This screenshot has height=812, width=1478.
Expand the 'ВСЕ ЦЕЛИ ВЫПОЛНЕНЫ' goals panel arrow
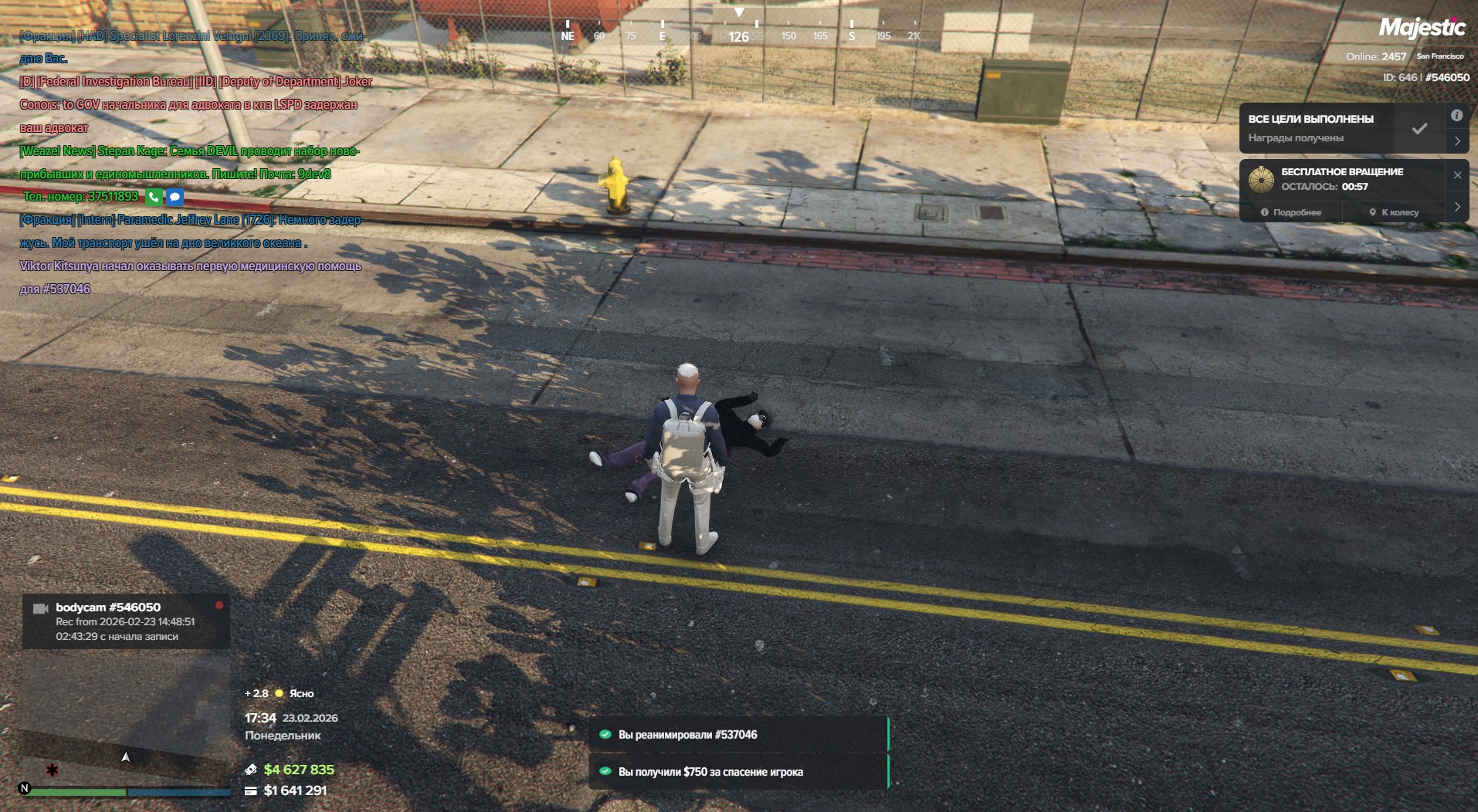pos(1456,141)
